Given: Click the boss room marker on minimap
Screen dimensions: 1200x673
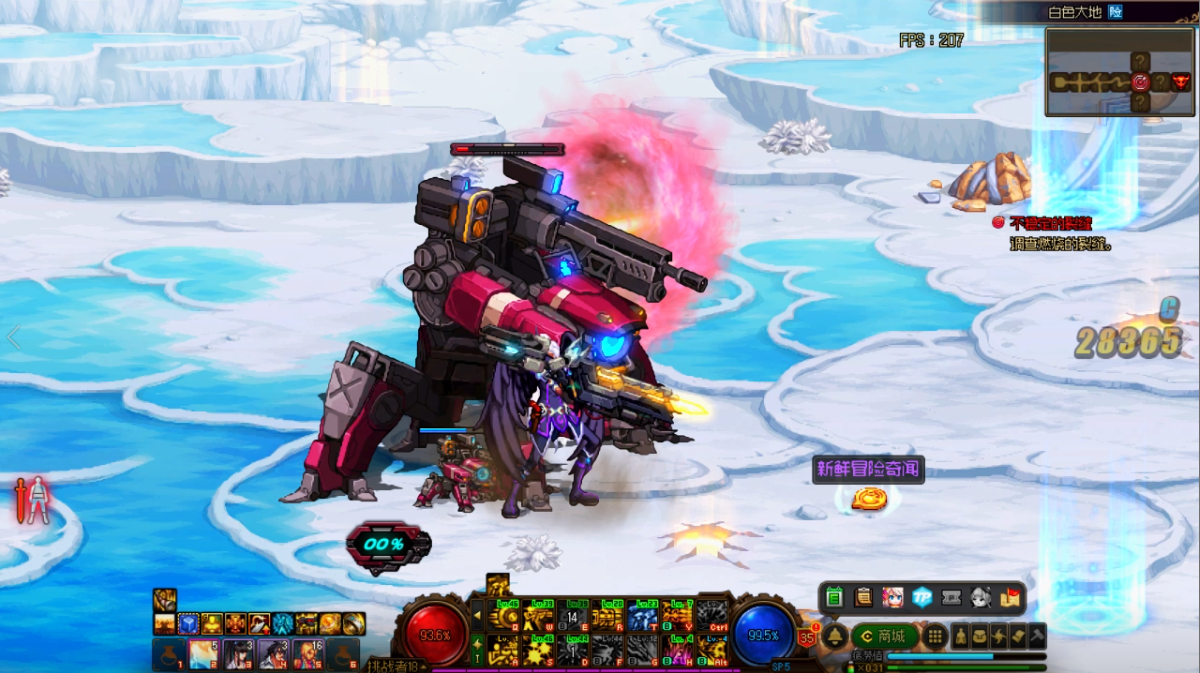Looking at the screenshot, I should (1181, 82).
